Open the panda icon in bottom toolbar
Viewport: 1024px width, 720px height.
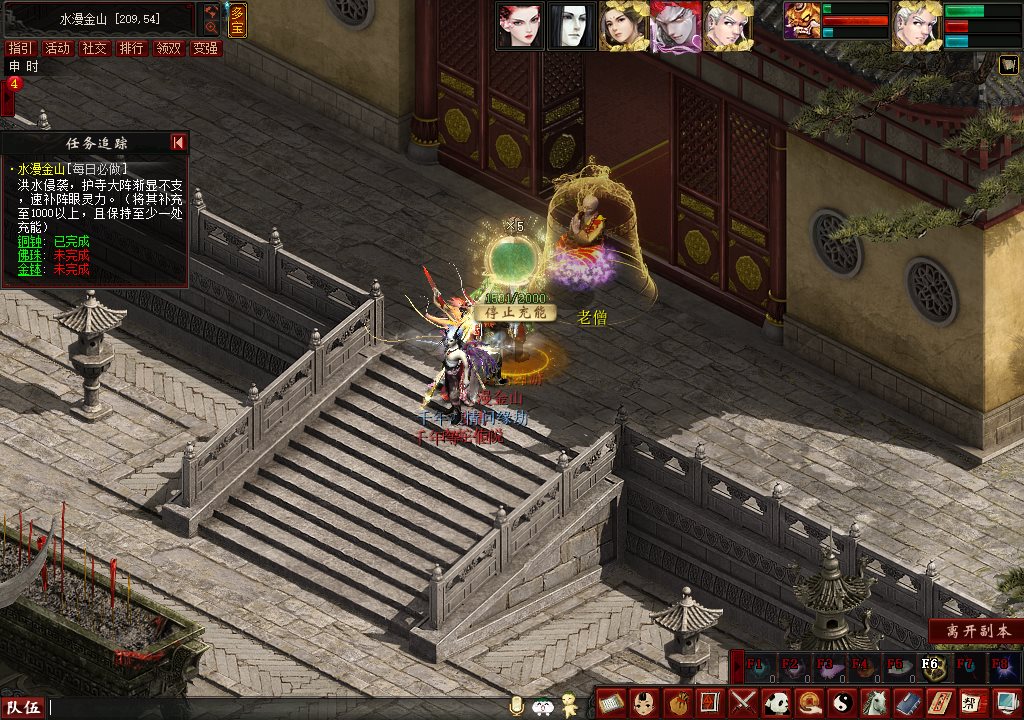776,702
